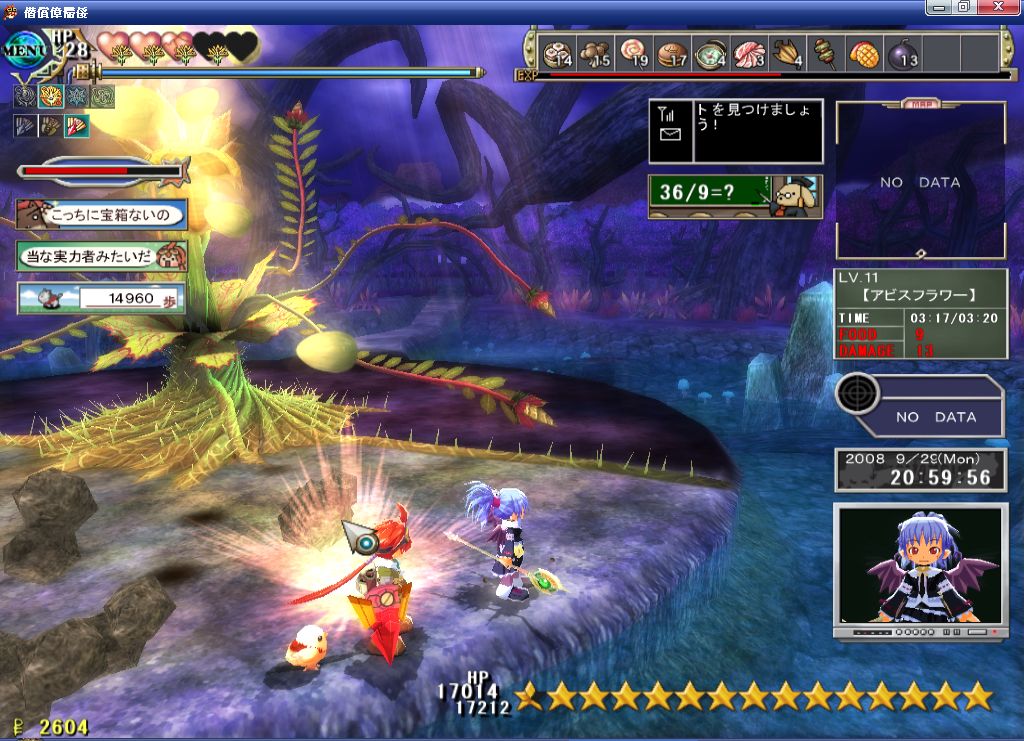
Task: Select the sushi roll item slot
Action: (556, 53)
